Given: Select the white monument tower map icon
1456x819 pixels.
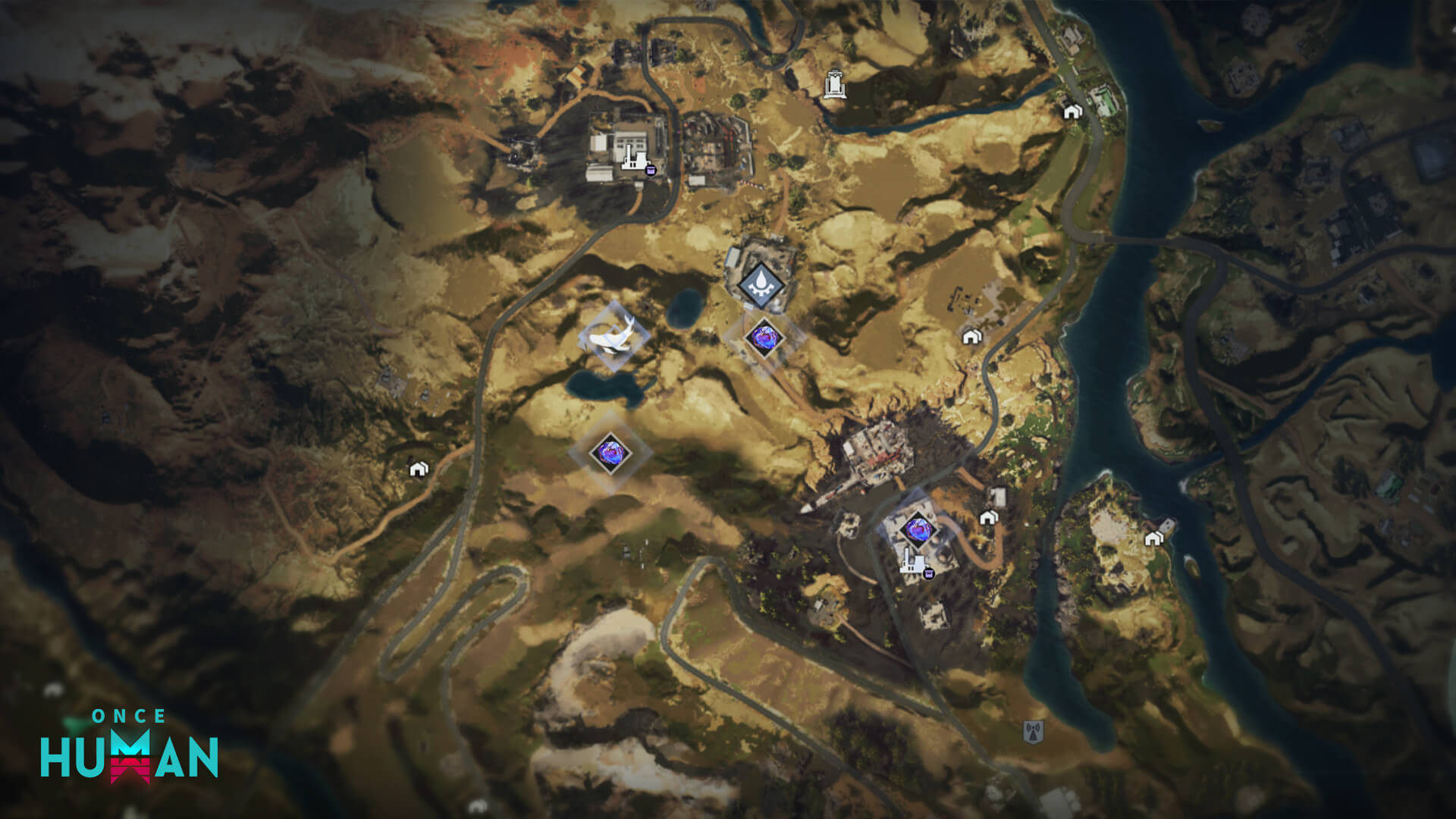Looking at the screenshot, I should tap(835, 84).
